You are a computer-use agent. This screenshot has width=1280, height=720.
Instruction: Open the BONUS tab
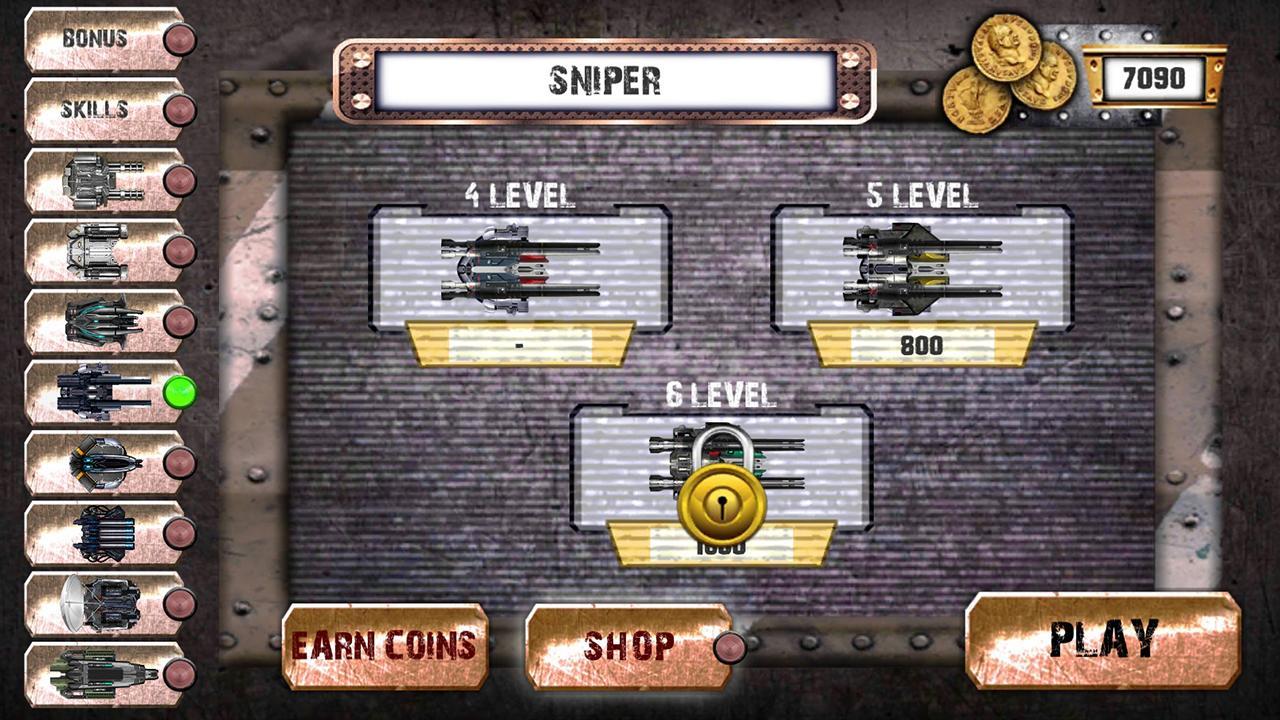pyautogui.click(x=95, y=36)
